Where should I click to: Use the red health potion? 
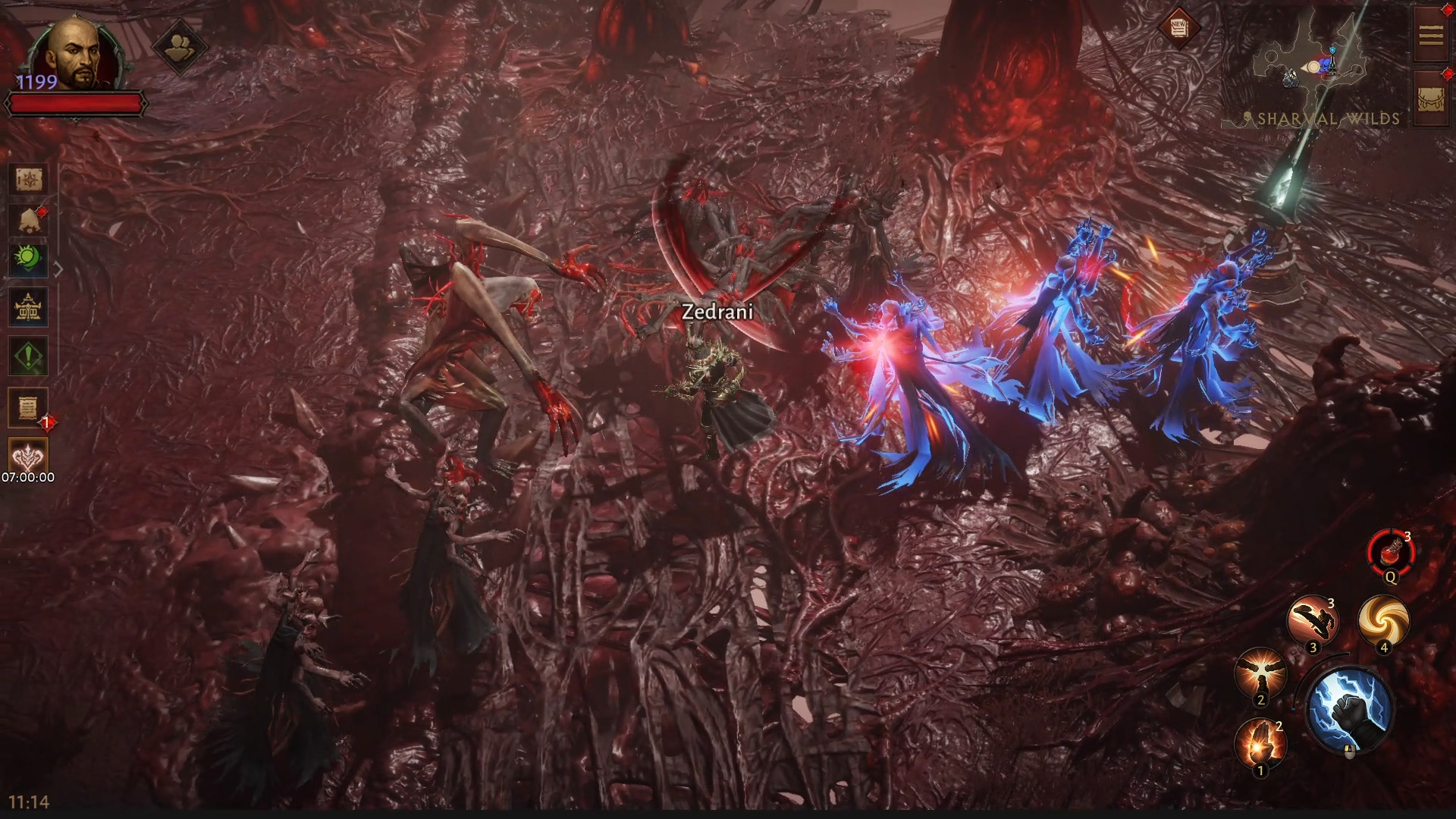point(1391,554)
